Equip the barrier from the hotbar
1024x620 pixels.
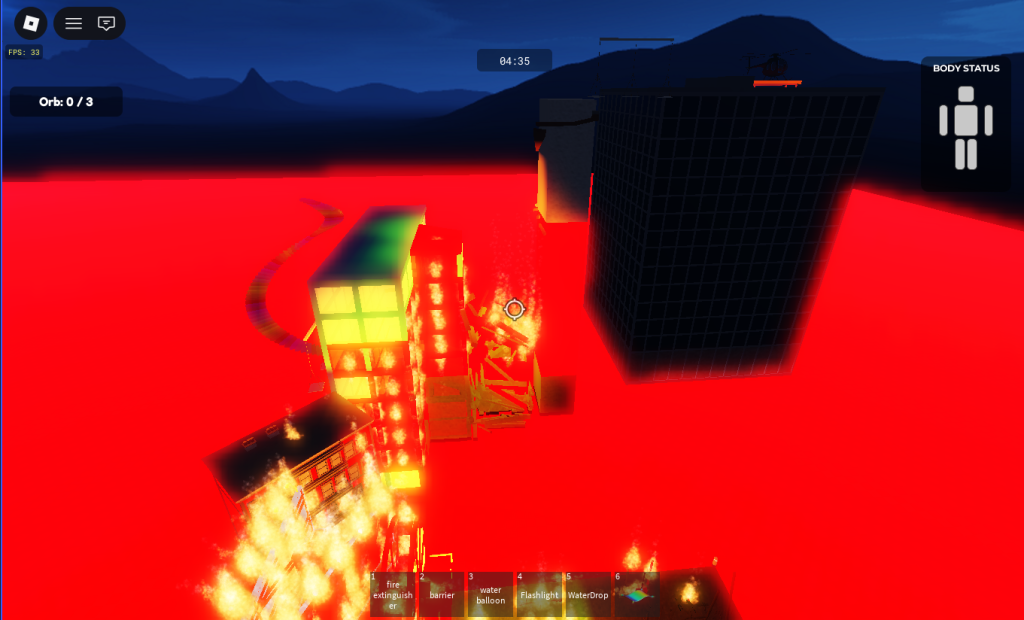pos(441,594)
